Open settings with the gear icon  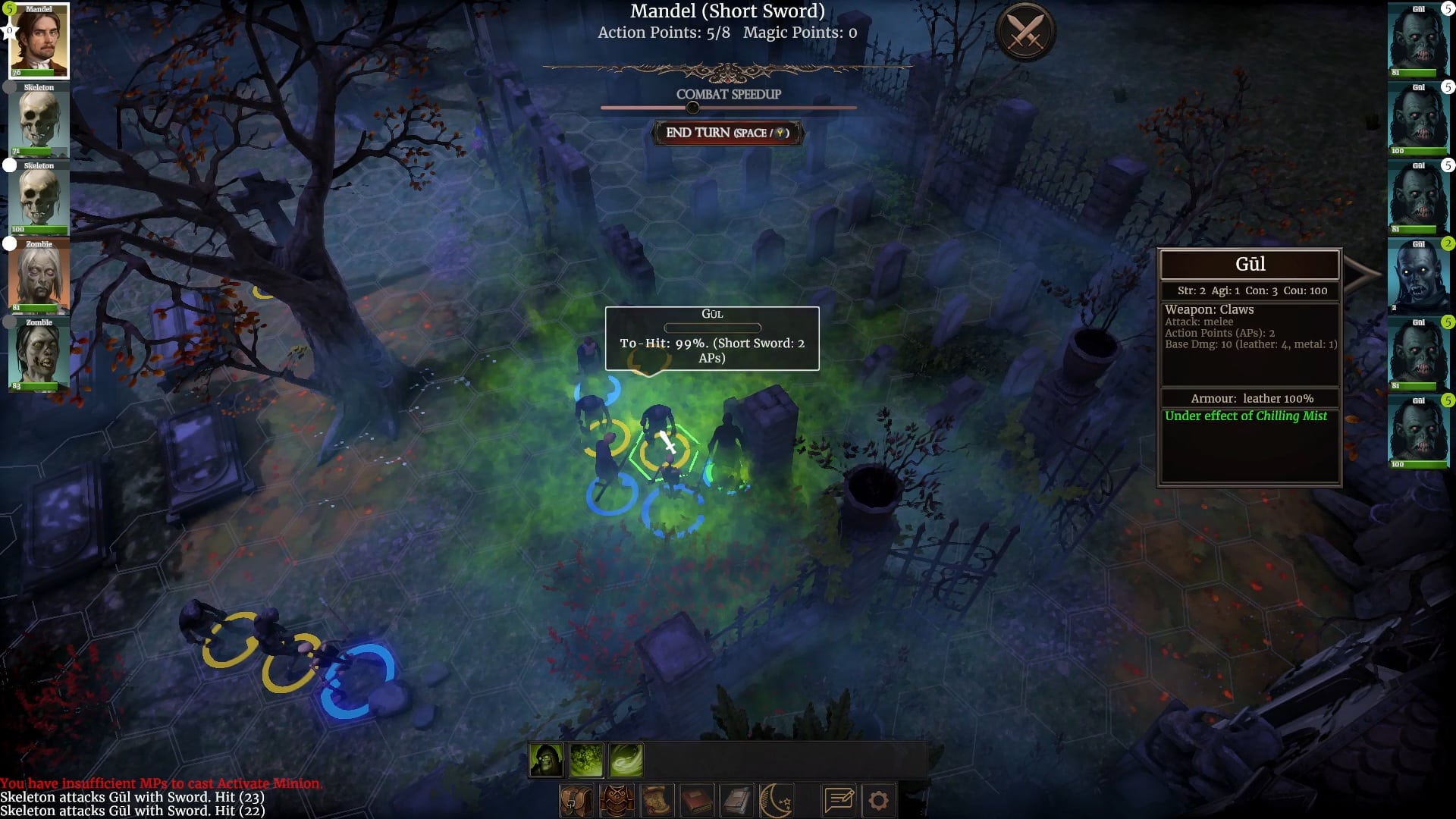(x=878, y=801)
